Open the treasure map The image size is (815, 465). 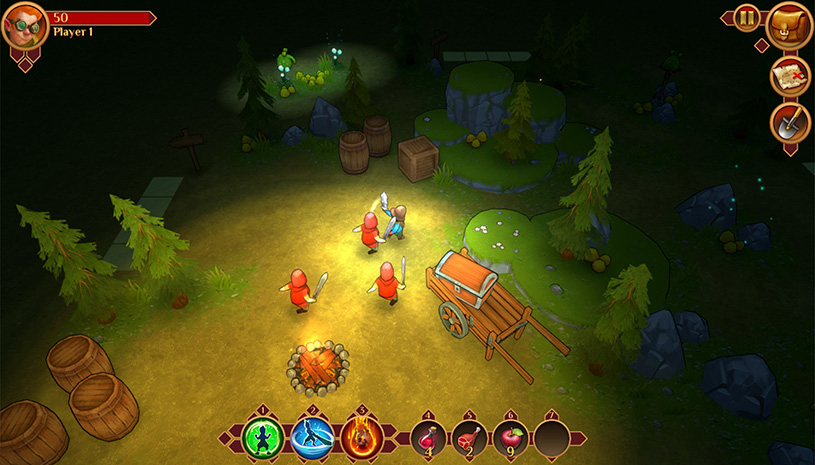coord(790,77)
